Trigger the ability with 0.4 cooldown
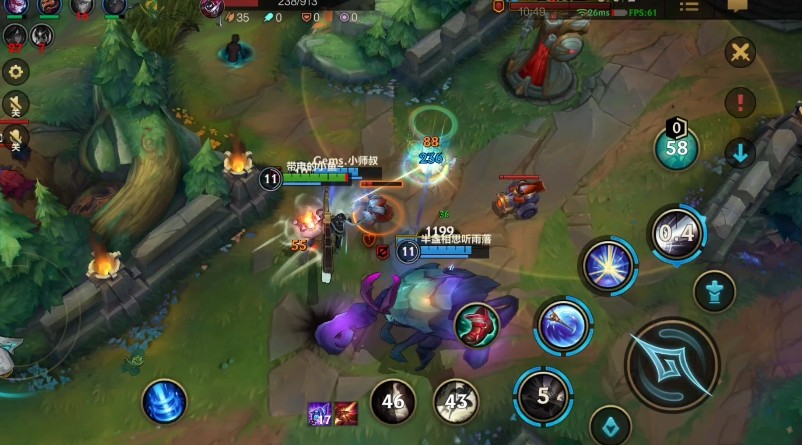 click(676, 235)
